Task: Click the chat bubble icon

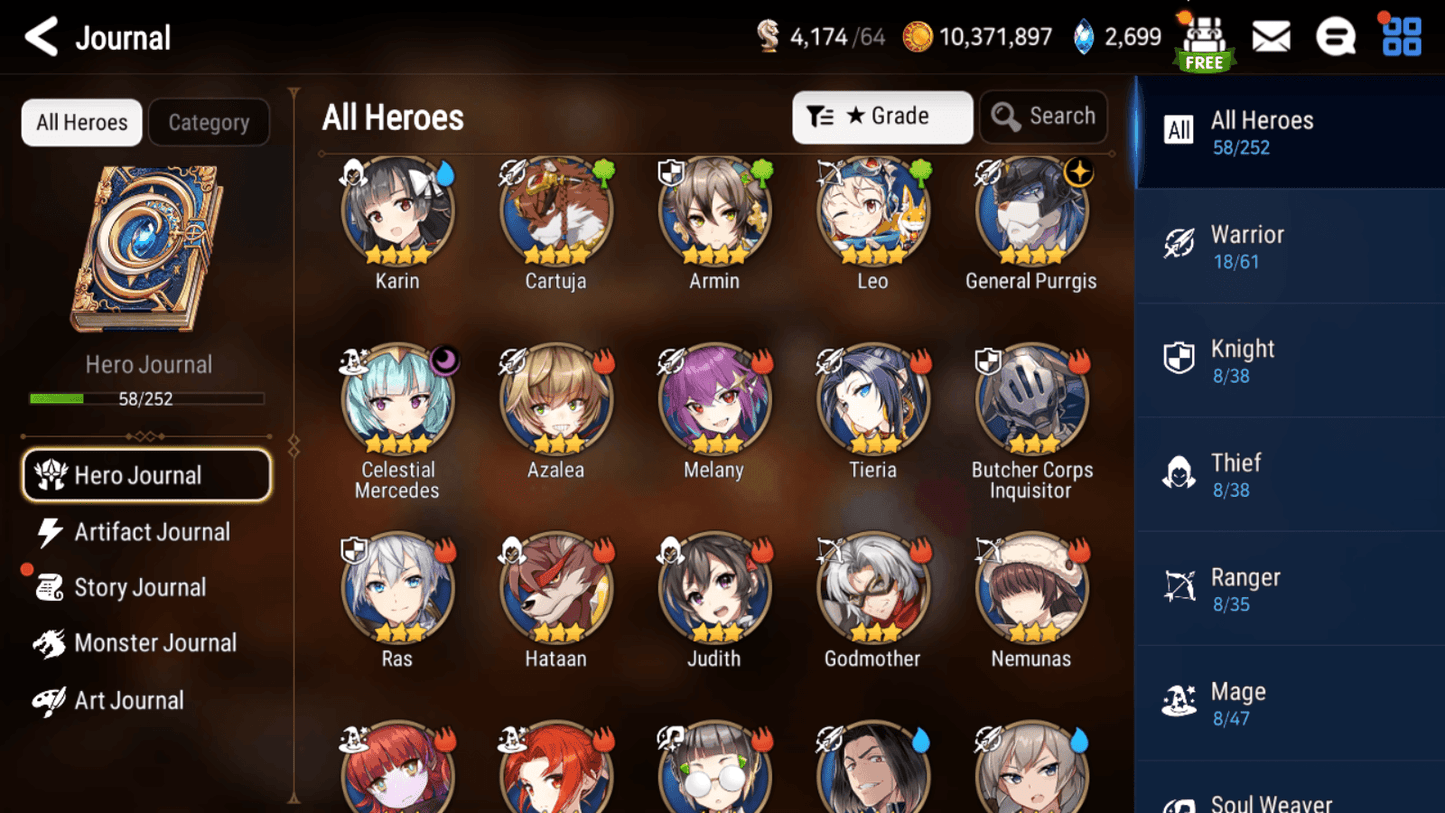Action: pyautogui.click(x=1336, y=36)
